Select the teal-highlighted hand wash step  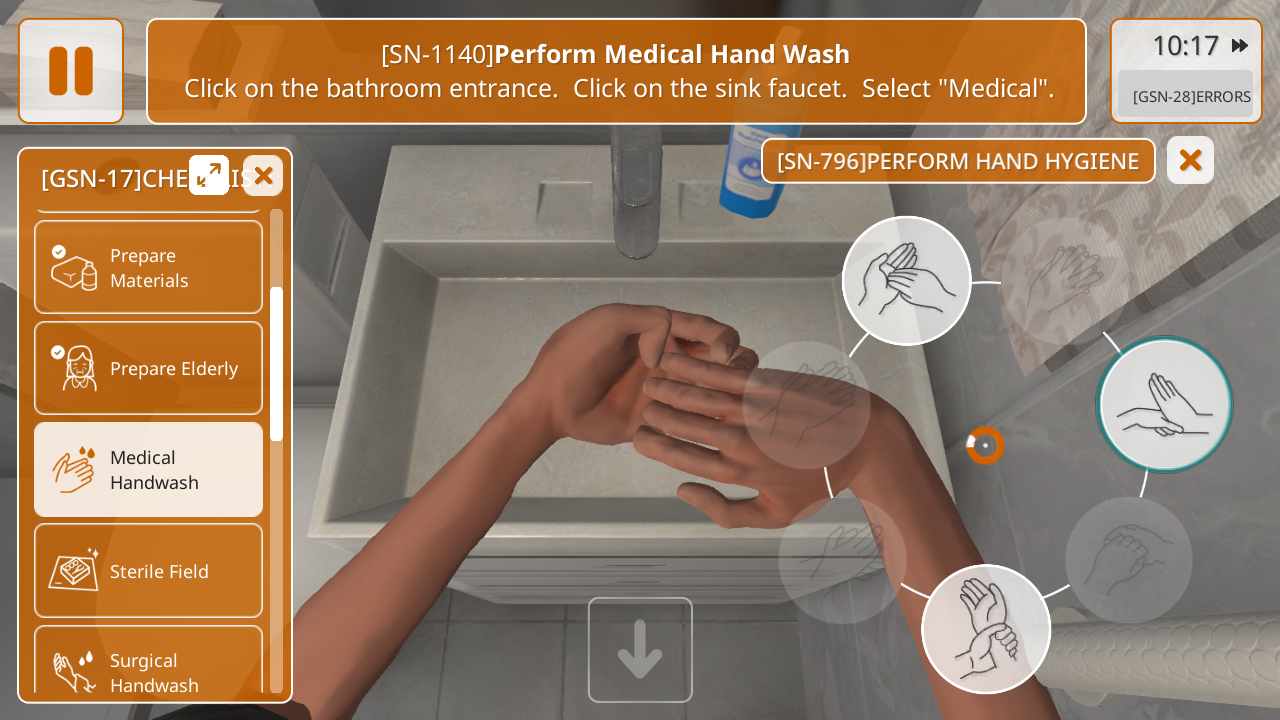click(1164, 404)
